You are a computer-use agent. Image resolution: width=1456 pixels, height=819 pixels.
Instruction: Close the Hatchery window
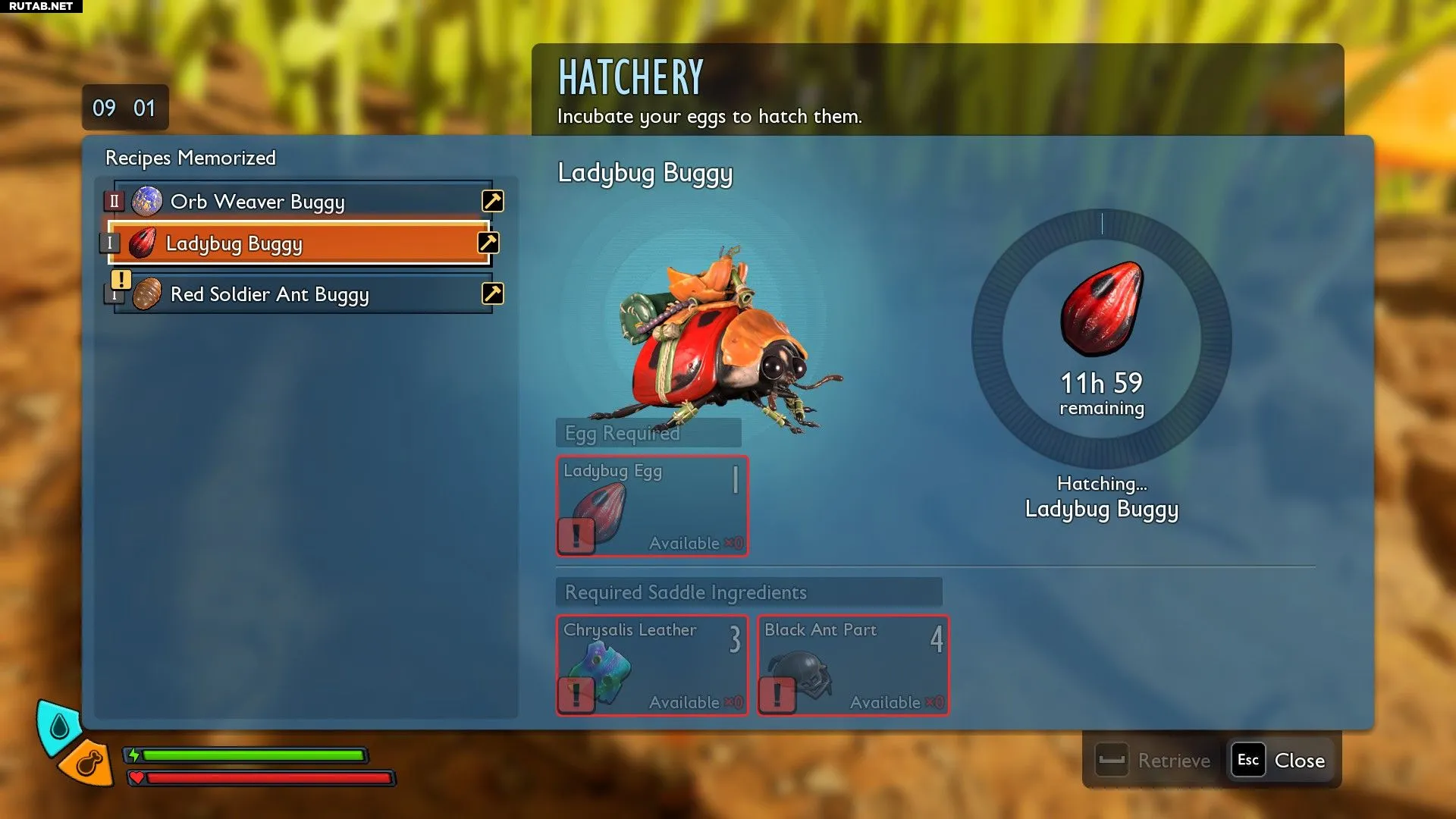[x=1280, y=760]
